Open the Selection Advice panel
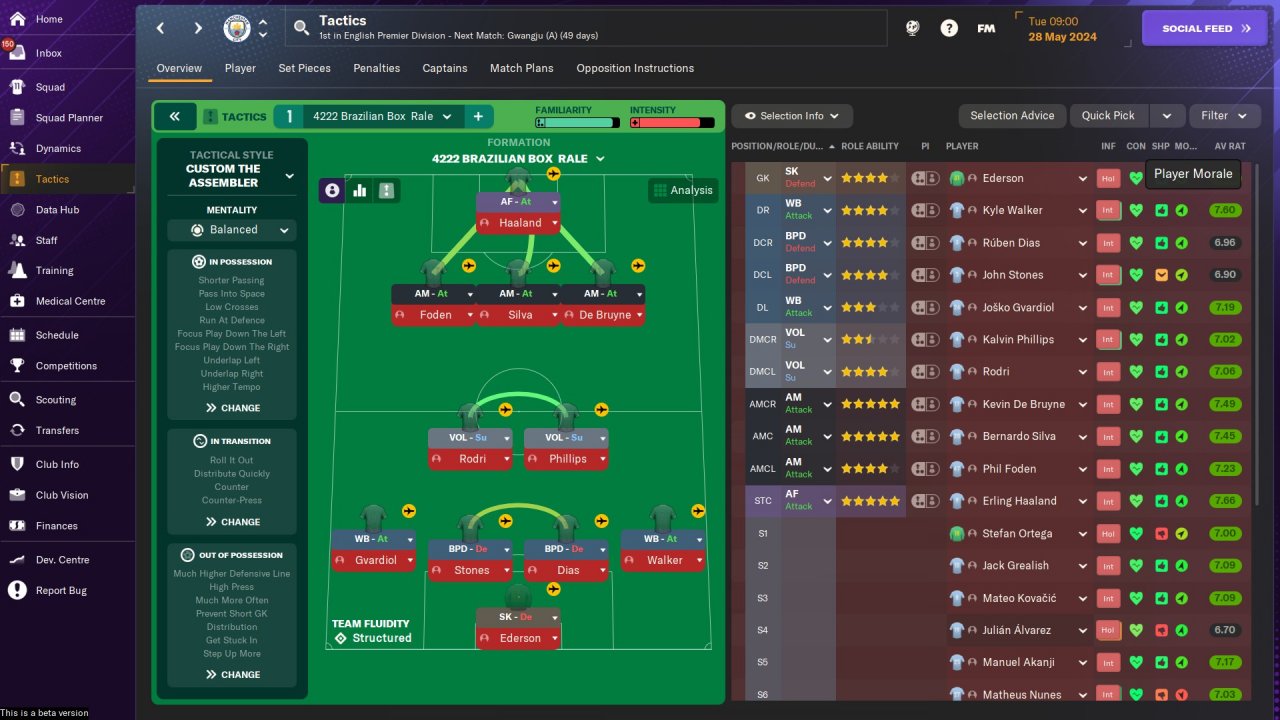 (x=1012, y=116)
